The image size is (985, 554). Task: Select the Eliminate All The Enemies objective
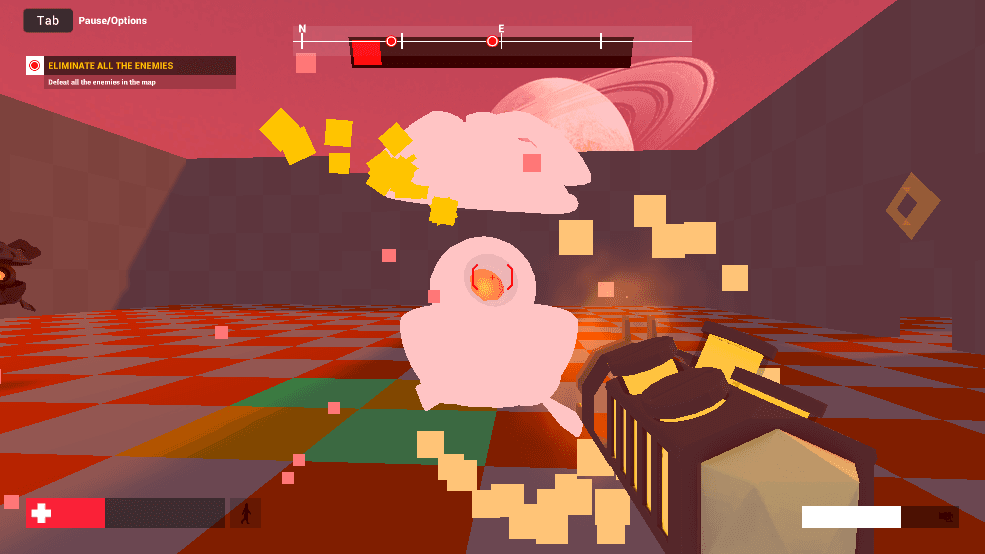(x=111, y=66)
